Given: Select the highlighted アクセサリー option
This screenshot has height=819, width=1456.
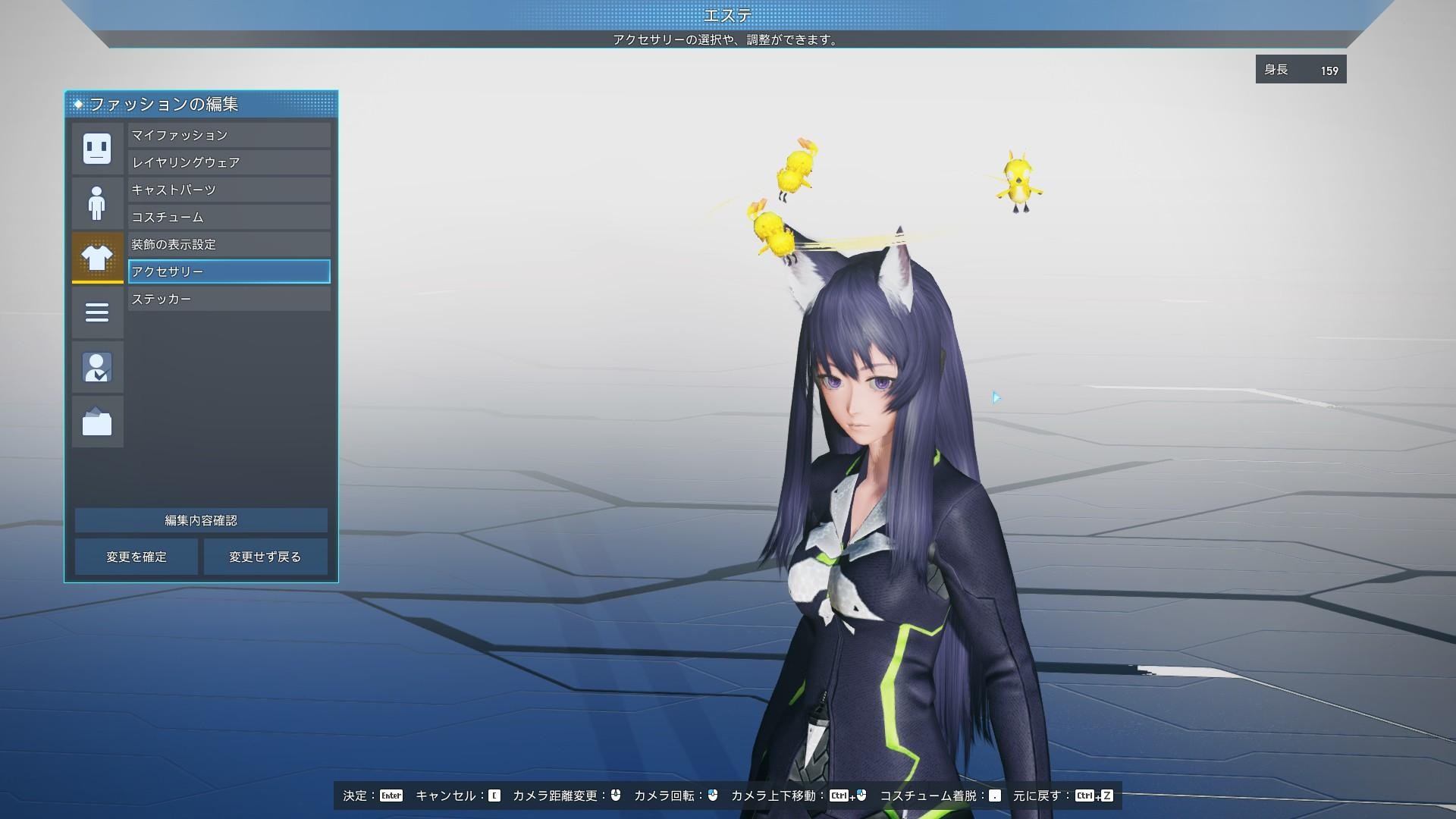Looking at the screenshot, I should (x=228, y=271).
